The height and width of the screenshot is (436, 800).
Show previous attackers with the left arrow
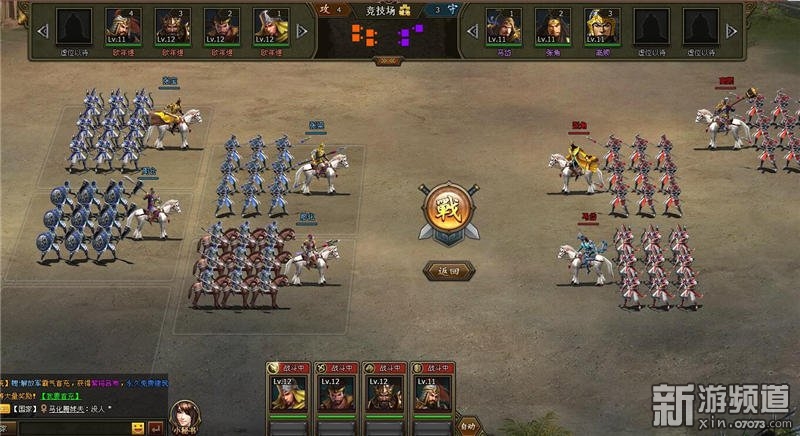pos(42,31)
